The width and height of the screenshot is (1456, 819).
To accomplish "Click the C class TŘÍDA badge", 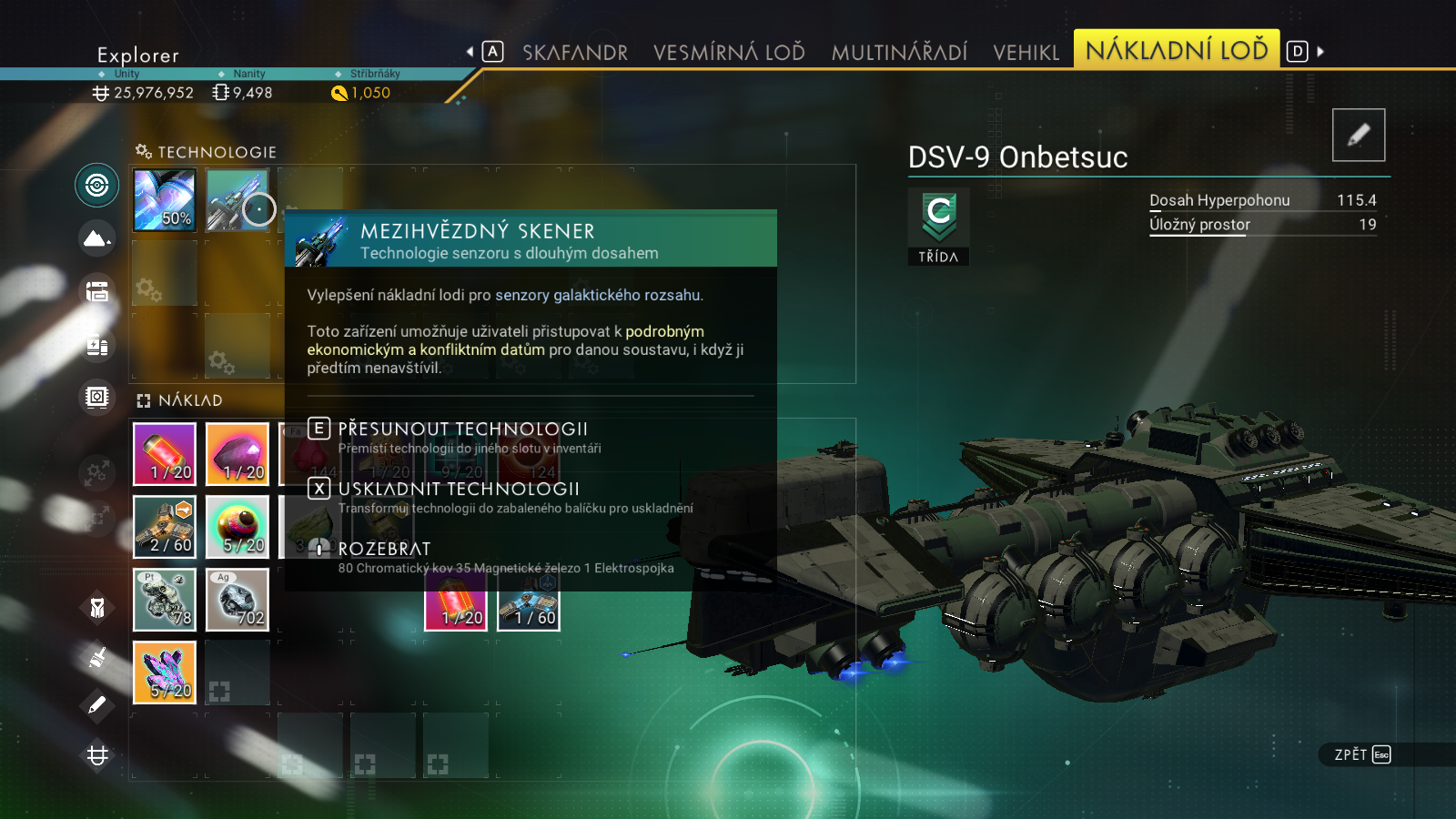I will [x=938, y=226].
